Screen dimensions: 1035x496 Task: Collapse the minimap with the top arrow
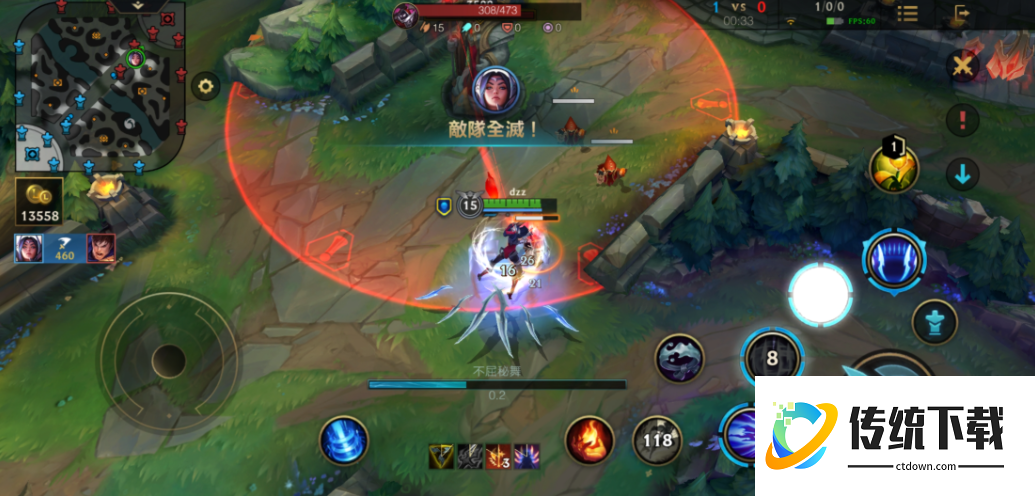137,6
